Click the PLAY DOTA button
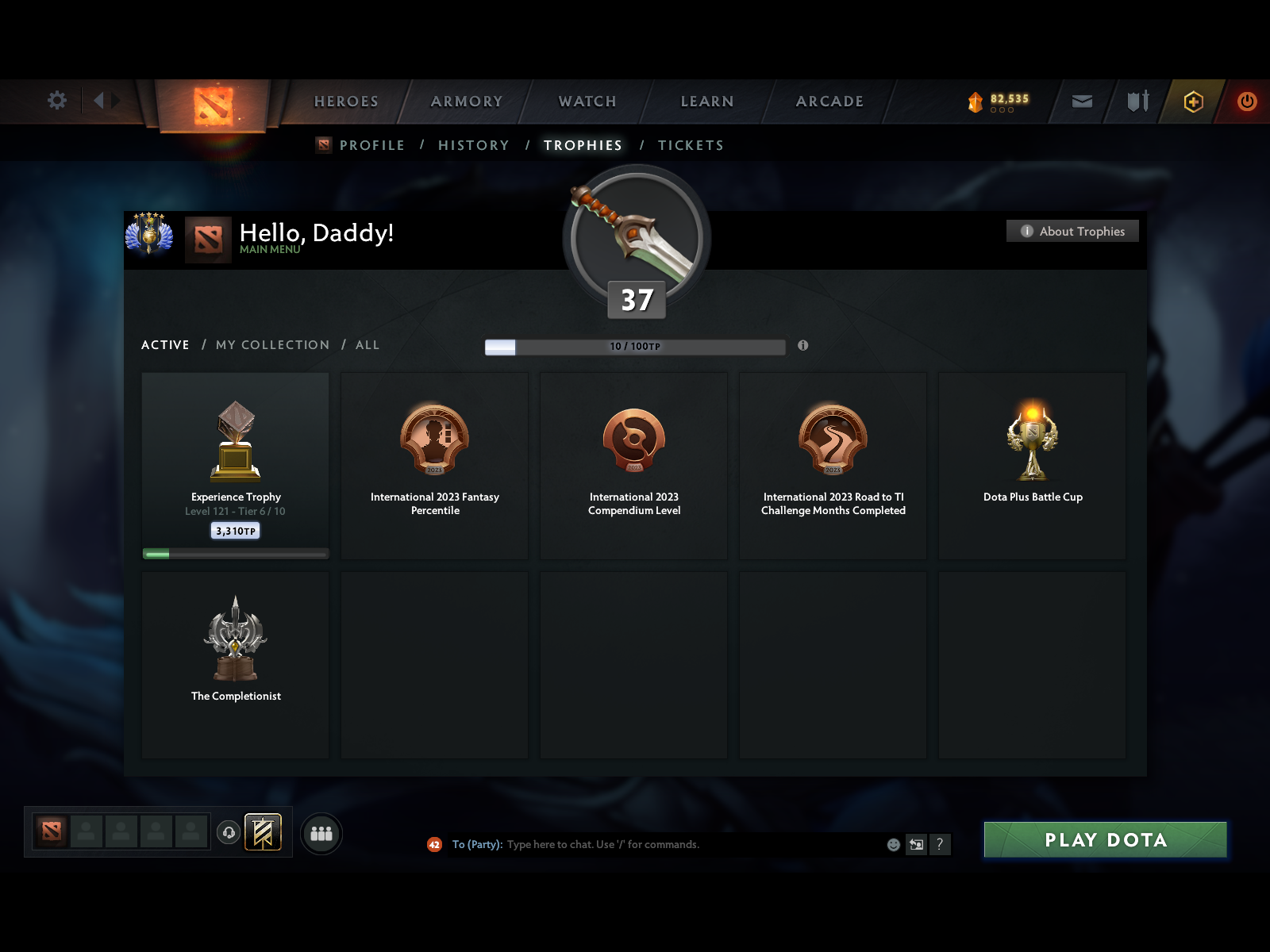The height and width of the screenshot is (952, 1270). pyautogui.click(x=1106, y=840)
